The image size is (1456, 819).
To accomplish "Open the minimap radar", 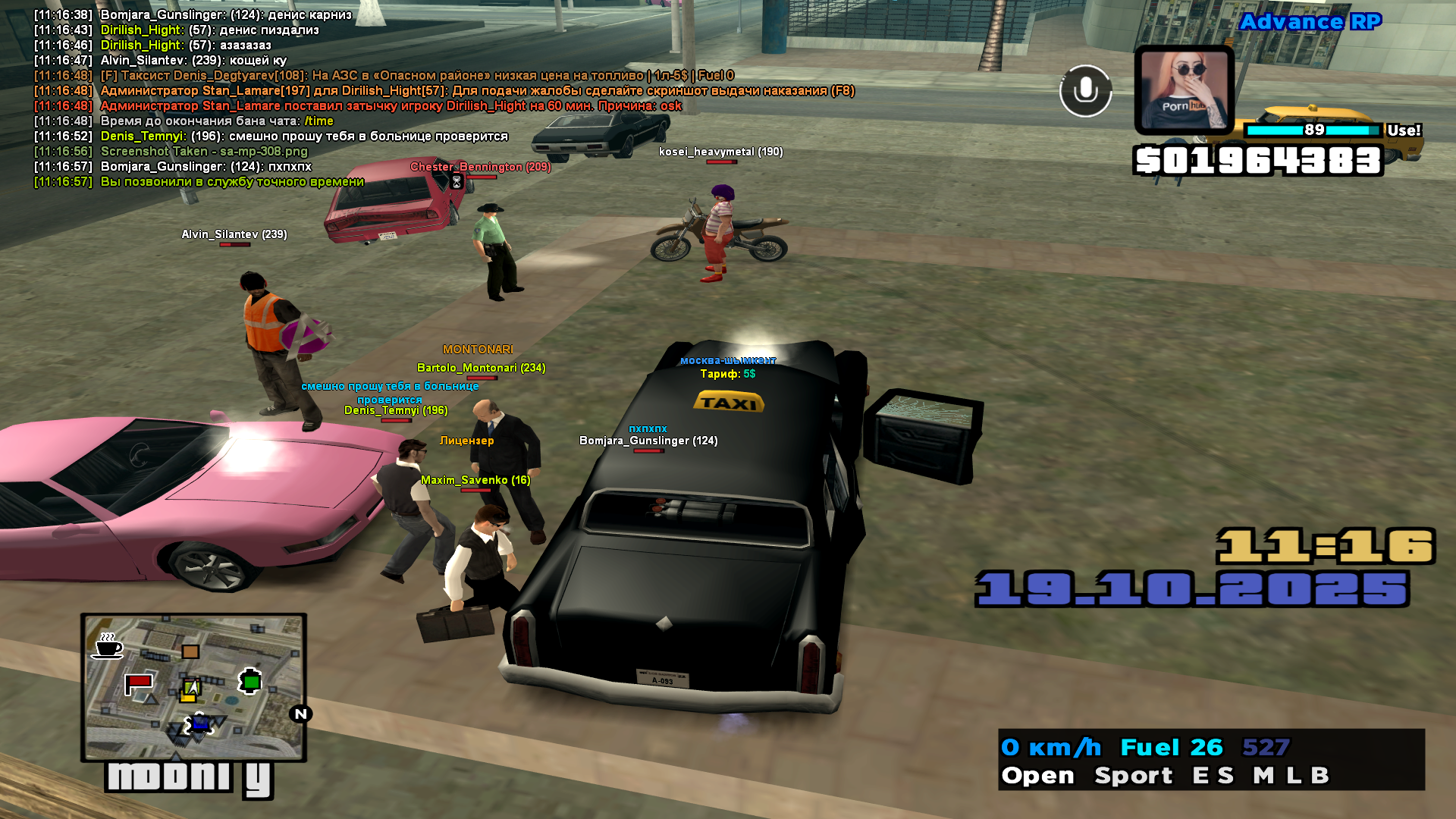I will tap(193, 687).
